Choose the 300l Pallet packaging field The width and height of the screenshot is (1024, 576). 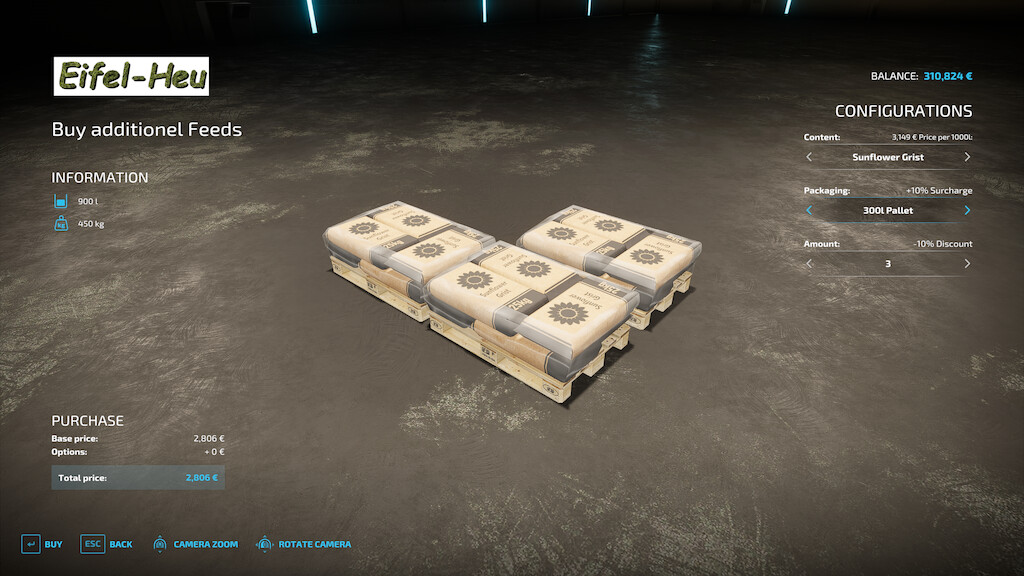click(888, 211)
